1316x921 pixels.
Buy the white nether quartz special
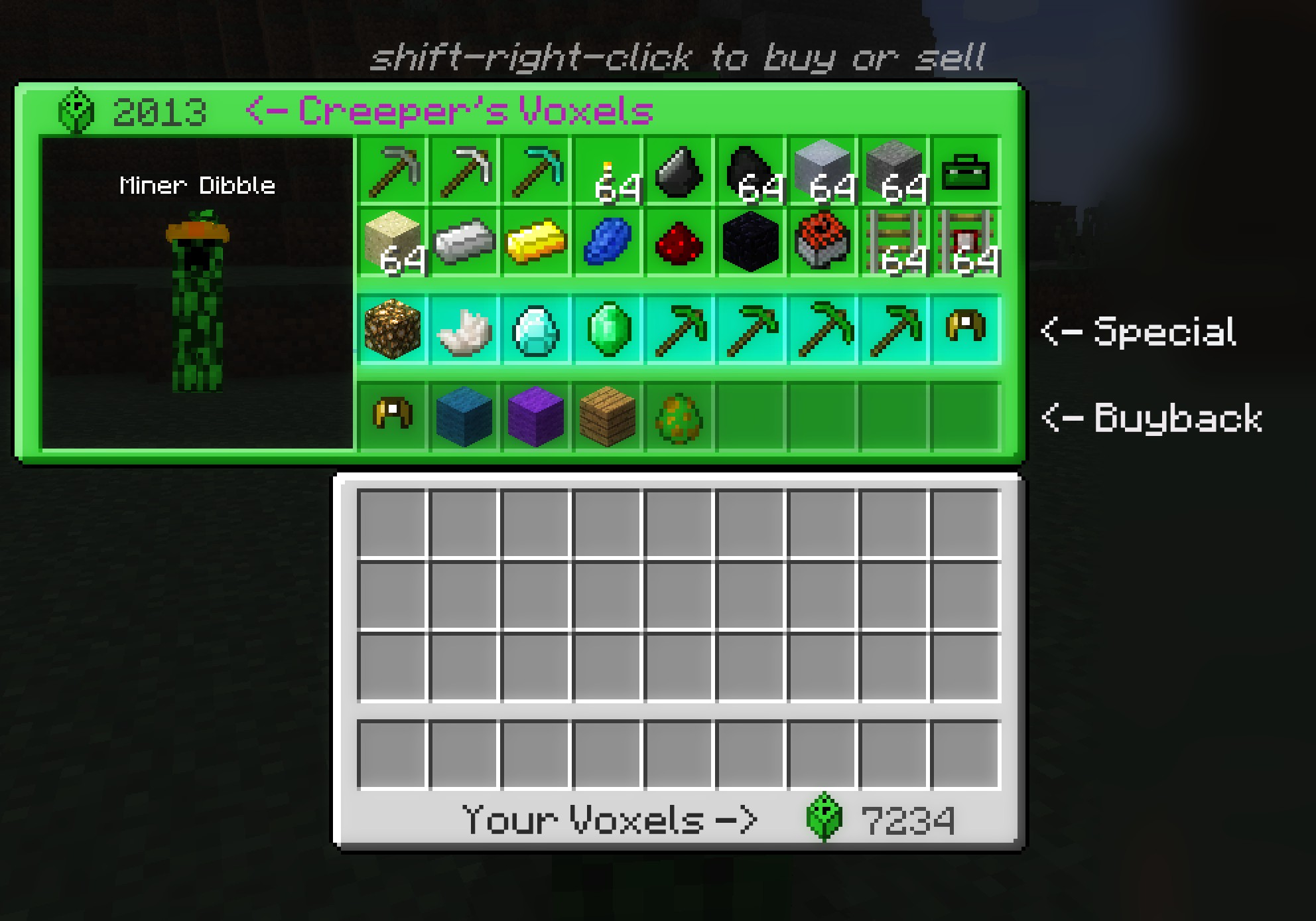(464, 329)
